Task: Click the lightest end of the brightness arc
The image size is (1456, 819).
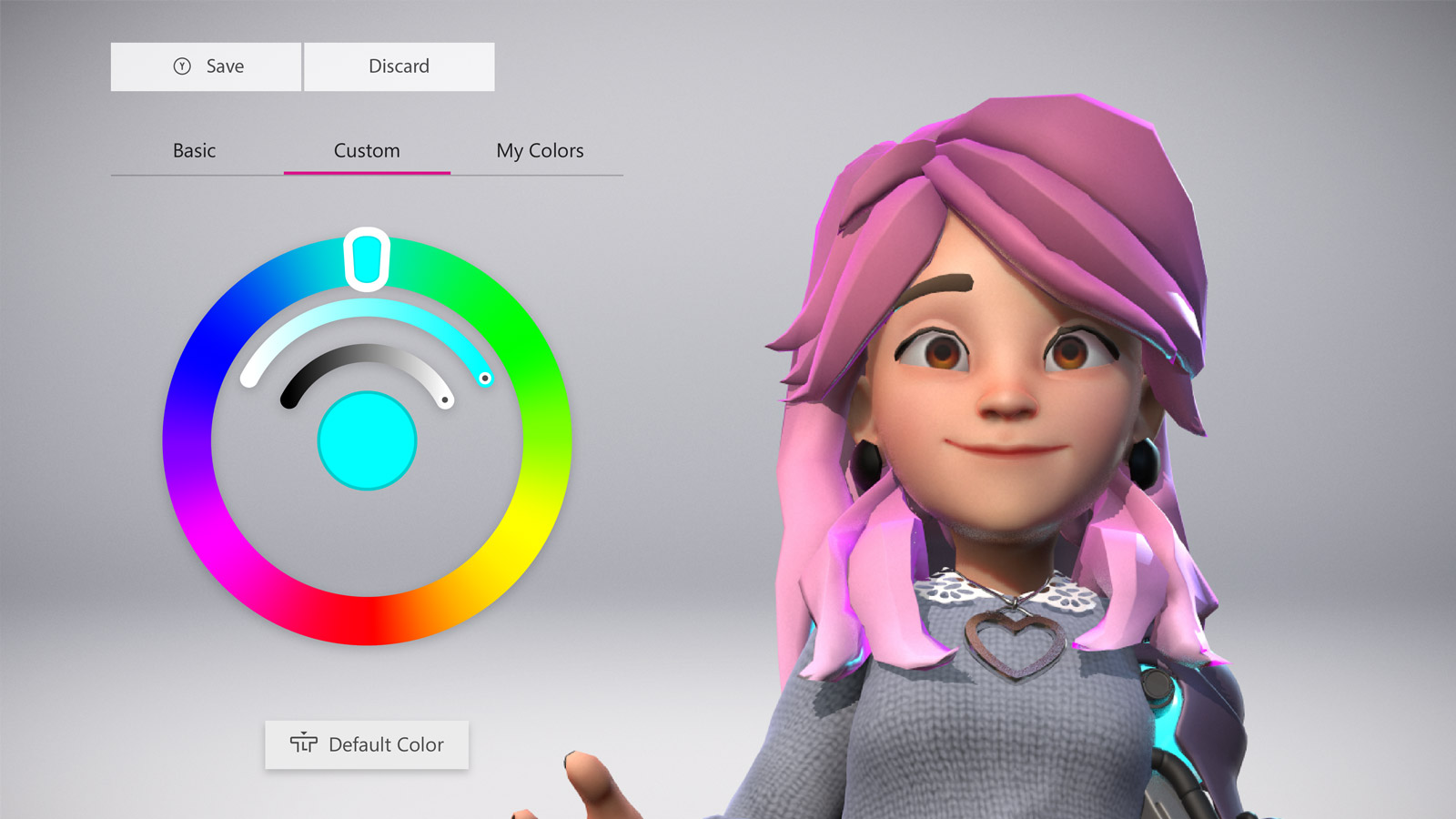Action: click(x=443, y=401)
